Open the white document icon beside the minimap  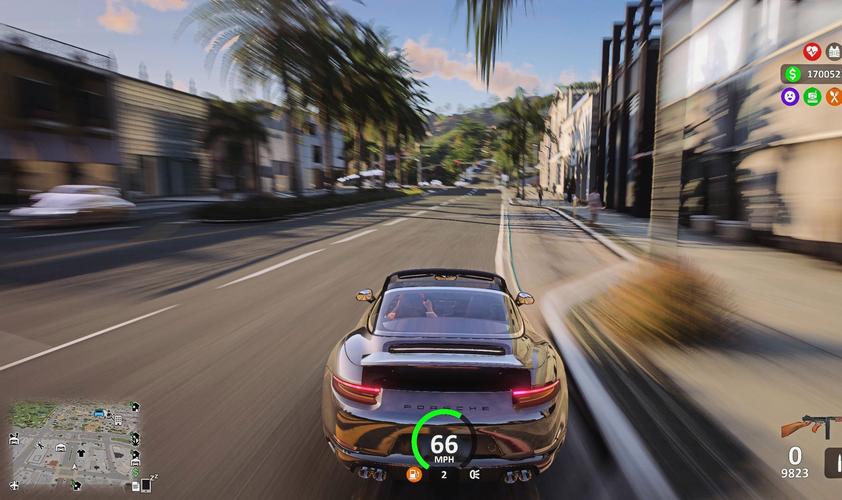coord(135,487)
